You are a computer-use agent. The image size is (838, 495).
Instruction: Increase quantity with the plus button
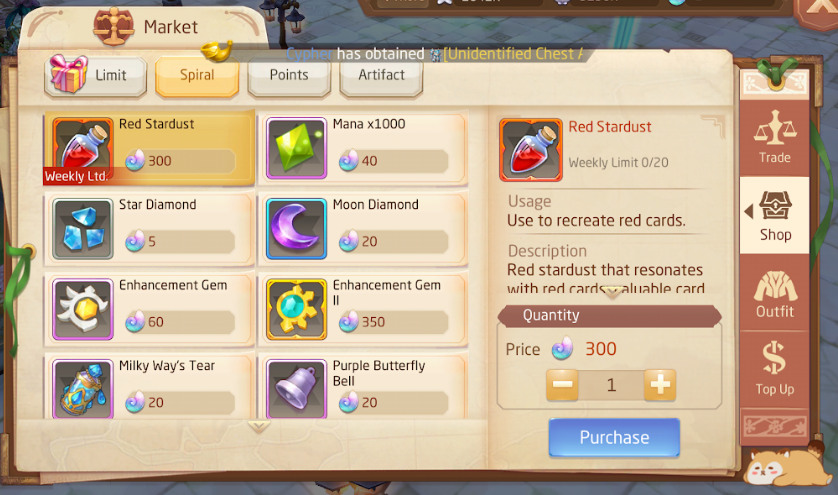pyautogui.click(x=660, y=385)
